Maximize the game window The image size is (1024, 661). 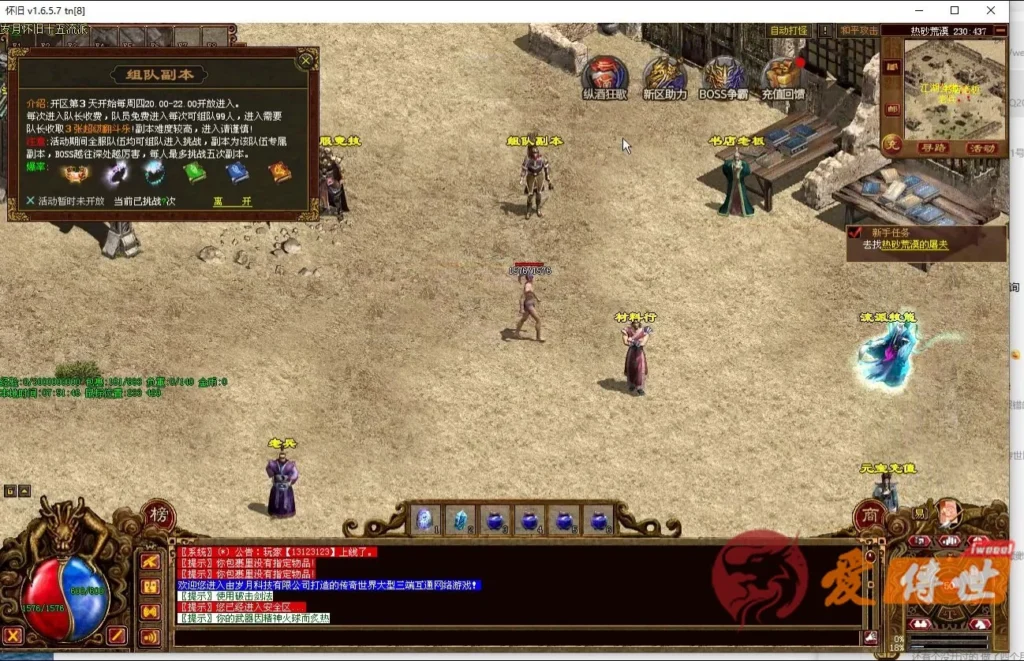(954, 10)
